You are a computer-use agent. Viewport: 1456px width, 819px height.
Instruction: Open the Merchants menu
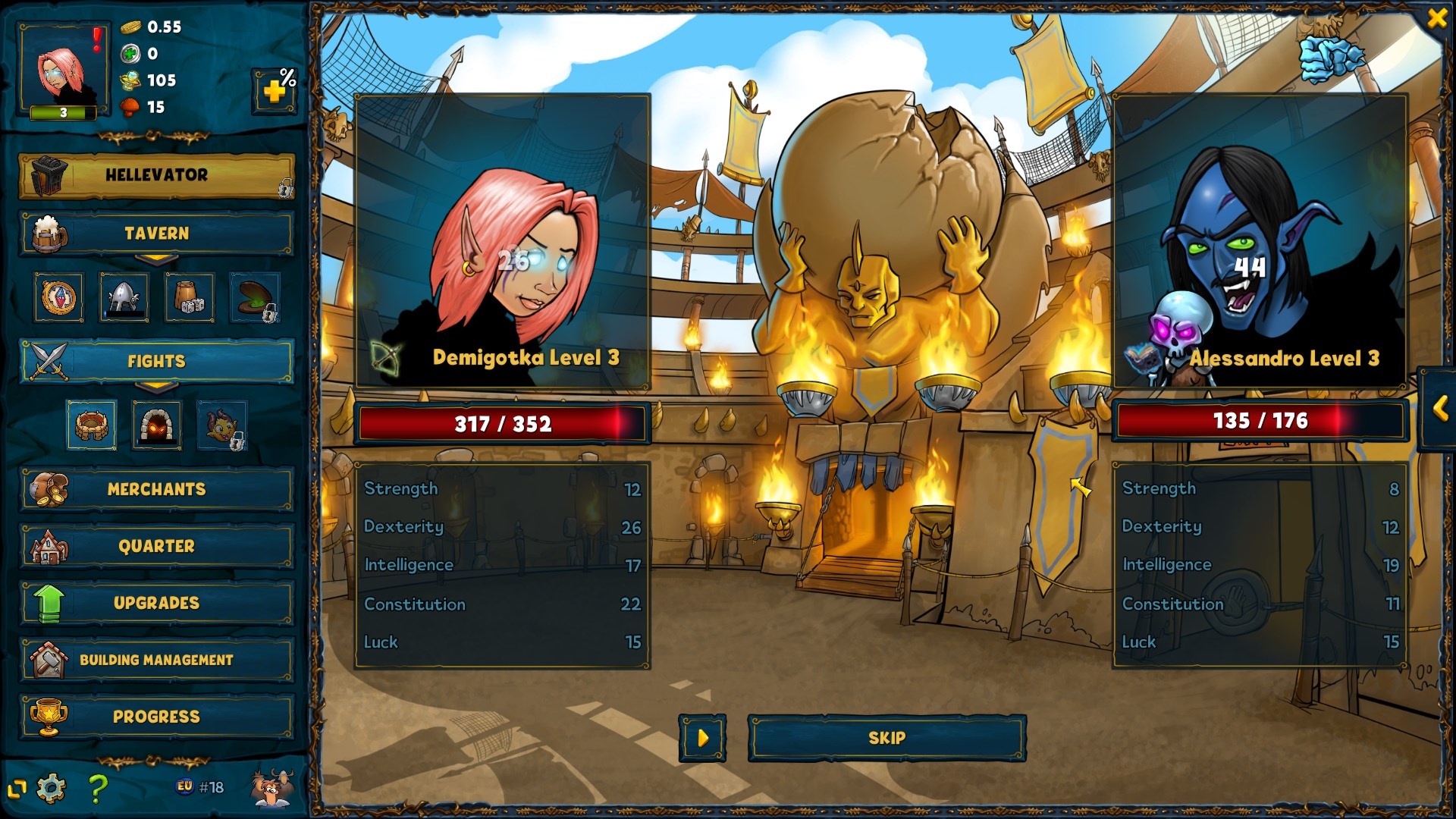156,489
